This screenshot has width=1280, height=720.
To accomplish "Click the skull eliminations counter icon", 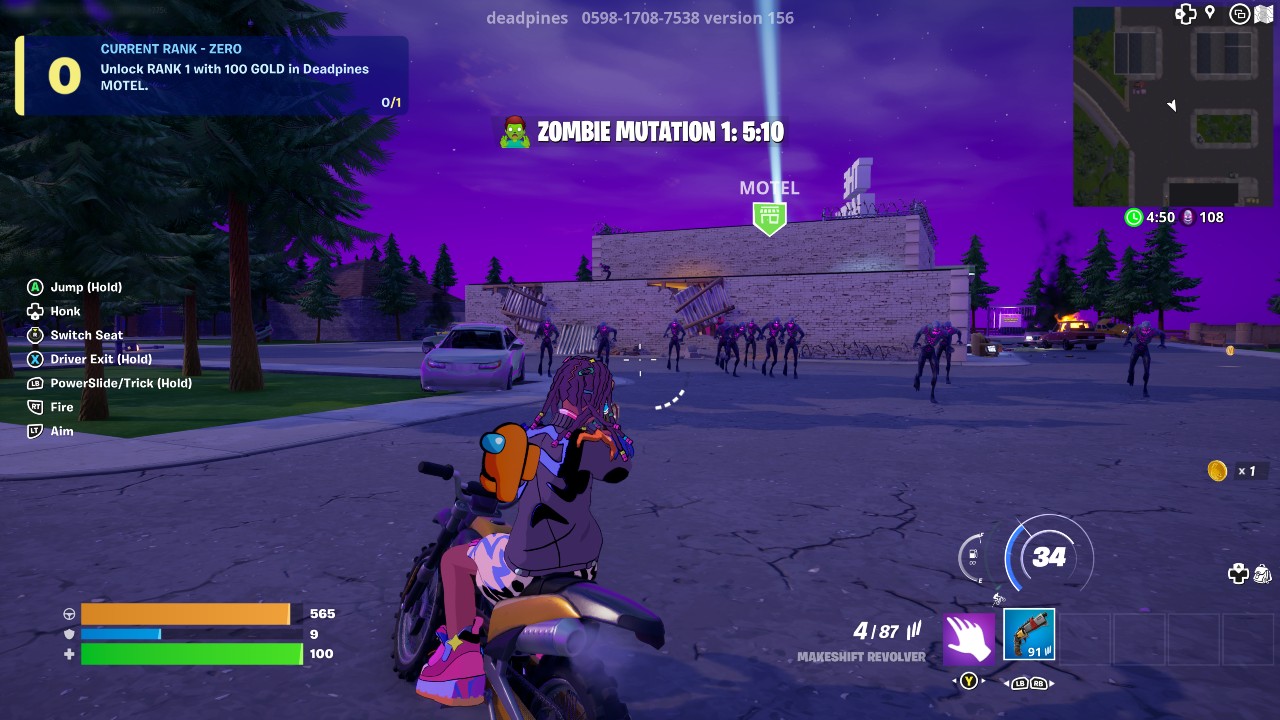I will click(x=1186, y=217).
